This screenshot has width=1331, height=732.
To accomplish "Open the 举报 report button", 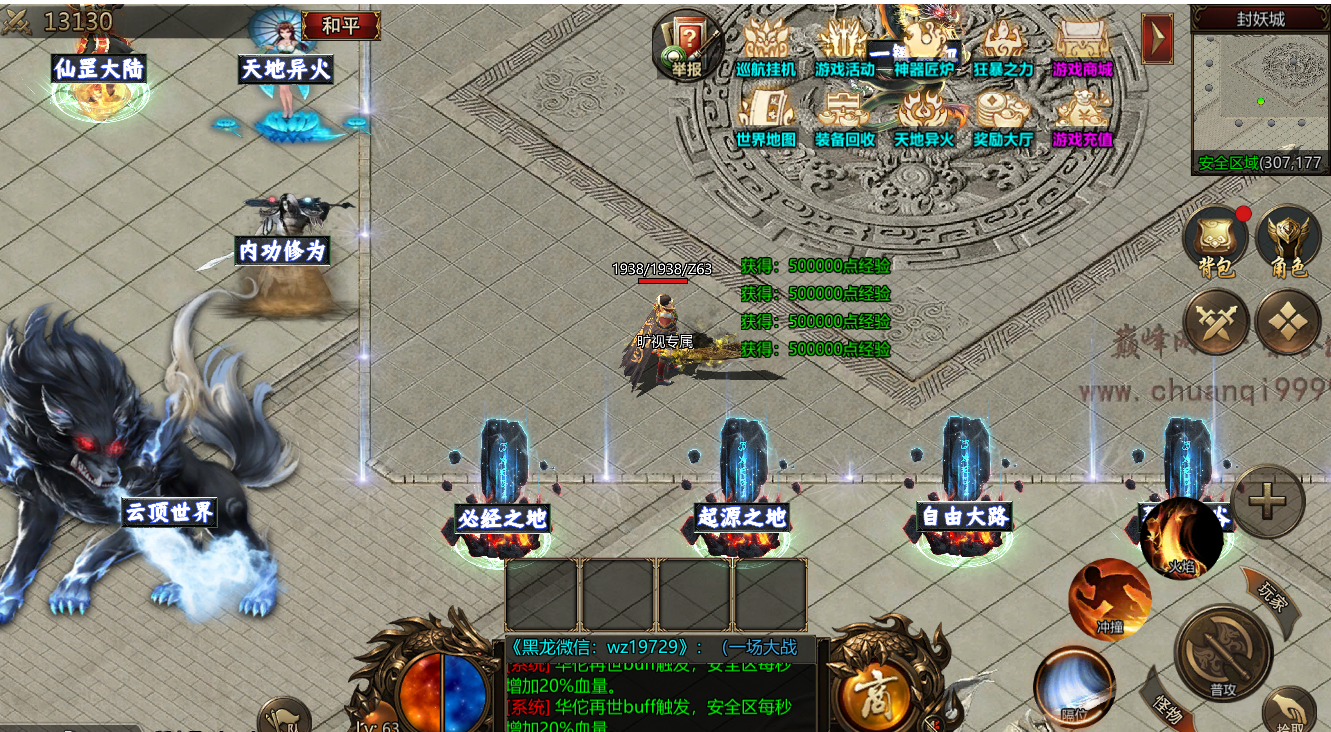I will [687, 46].
